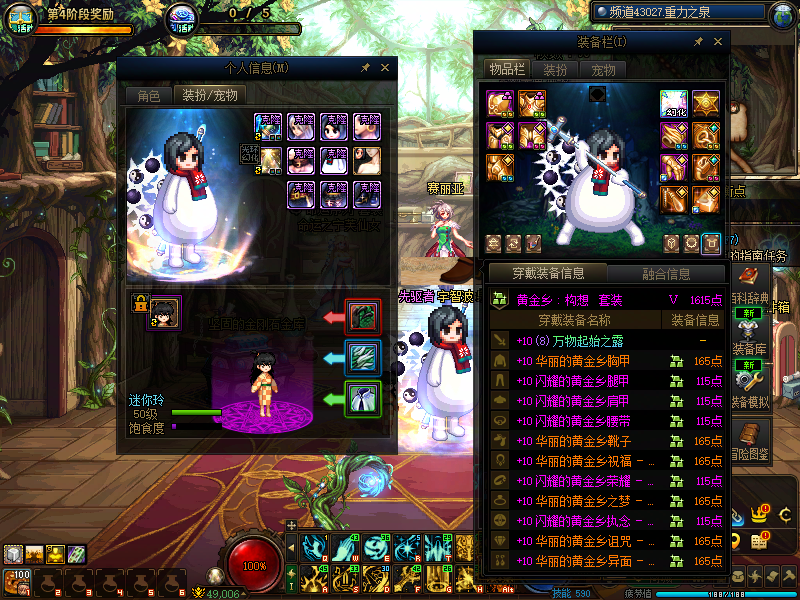Close the equipment window (装备栏)
Screen dimensions: 800x600
pyautogui.click(x=717, y=42)
